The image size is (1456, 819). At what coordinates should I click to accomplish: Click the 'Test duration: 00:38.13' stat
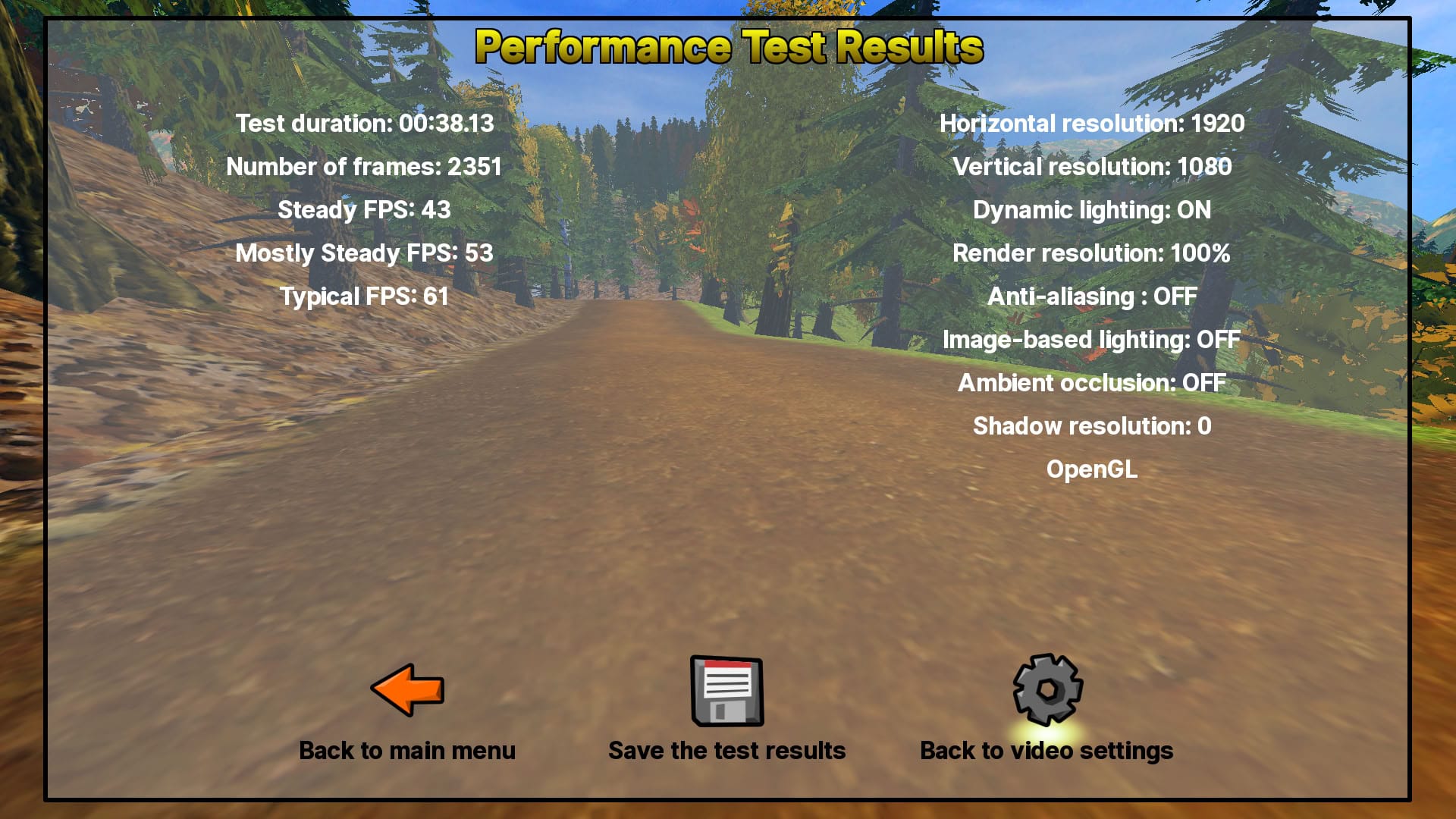tap(364, 124)
